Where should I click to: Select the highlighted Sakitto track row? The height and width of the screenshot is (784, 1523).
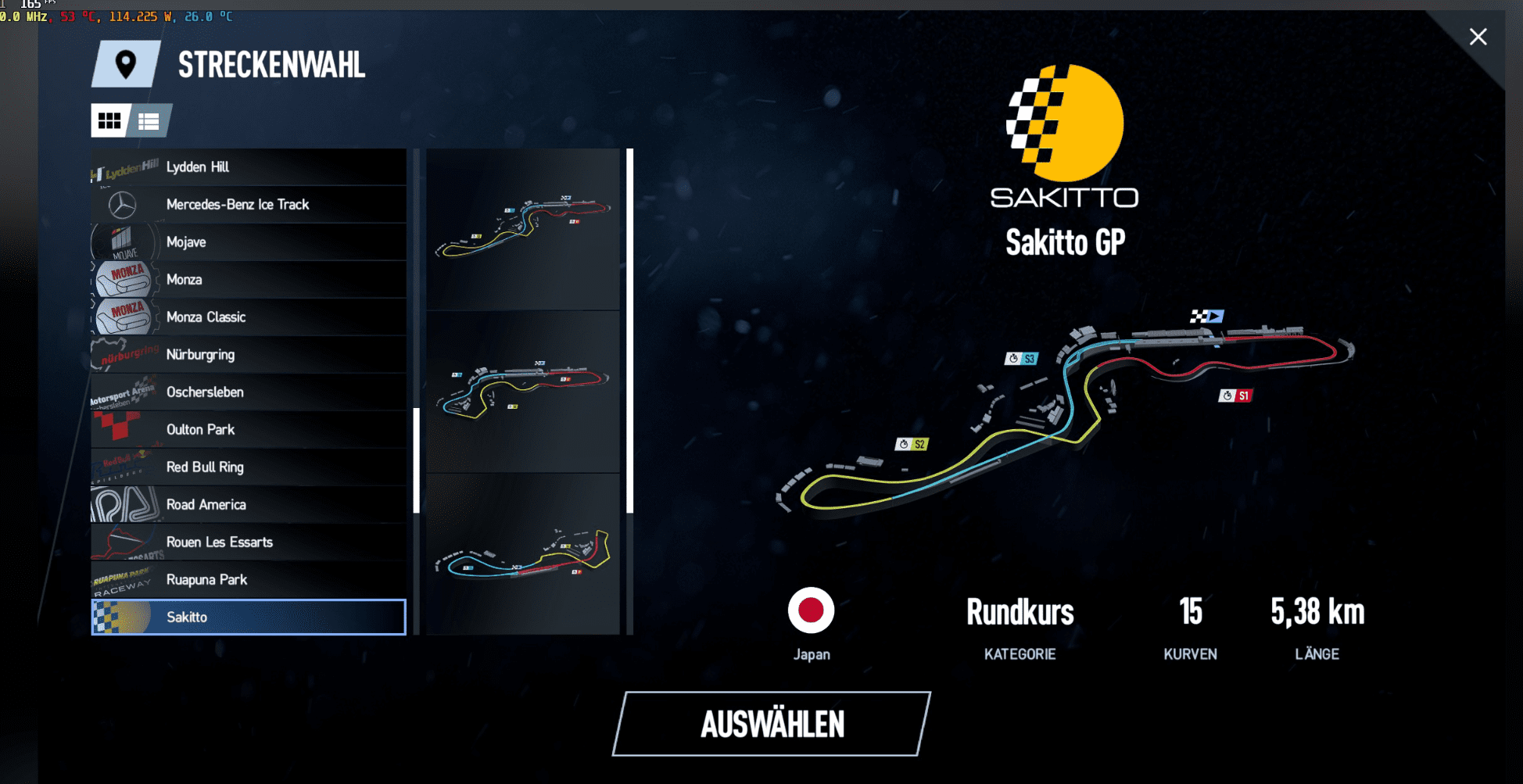pos(249,618)
